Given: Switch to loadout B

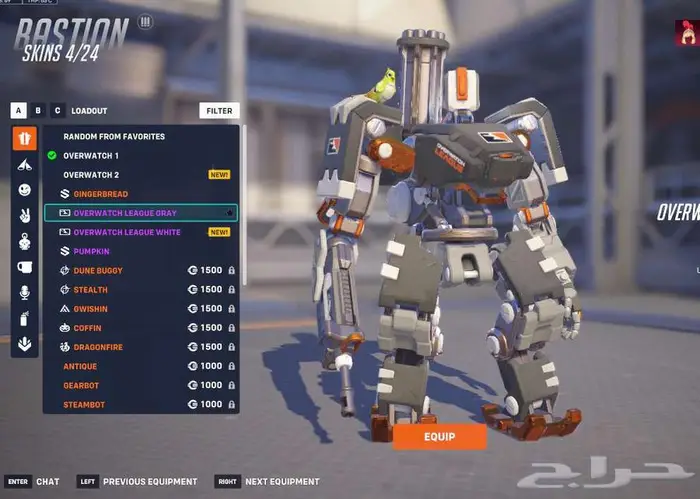Looking at the screenshot, I should pos(38,111).
